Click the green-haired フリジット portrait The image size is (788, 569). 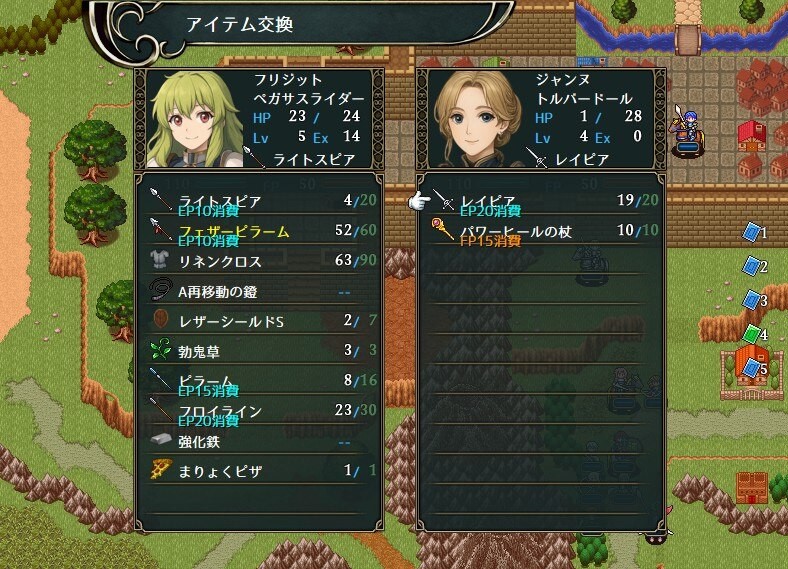196,118
